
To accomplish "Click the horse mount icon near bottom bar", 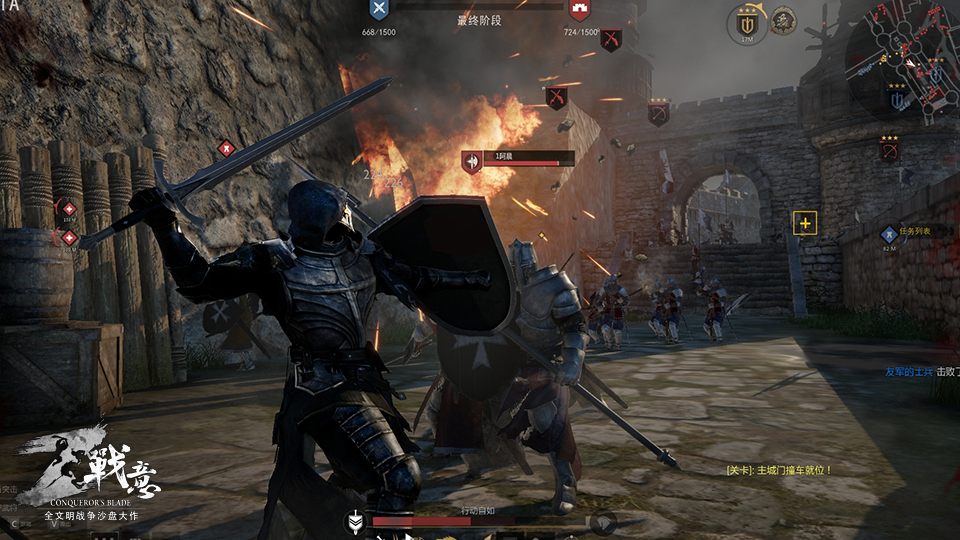I will (x=602, y=521).
